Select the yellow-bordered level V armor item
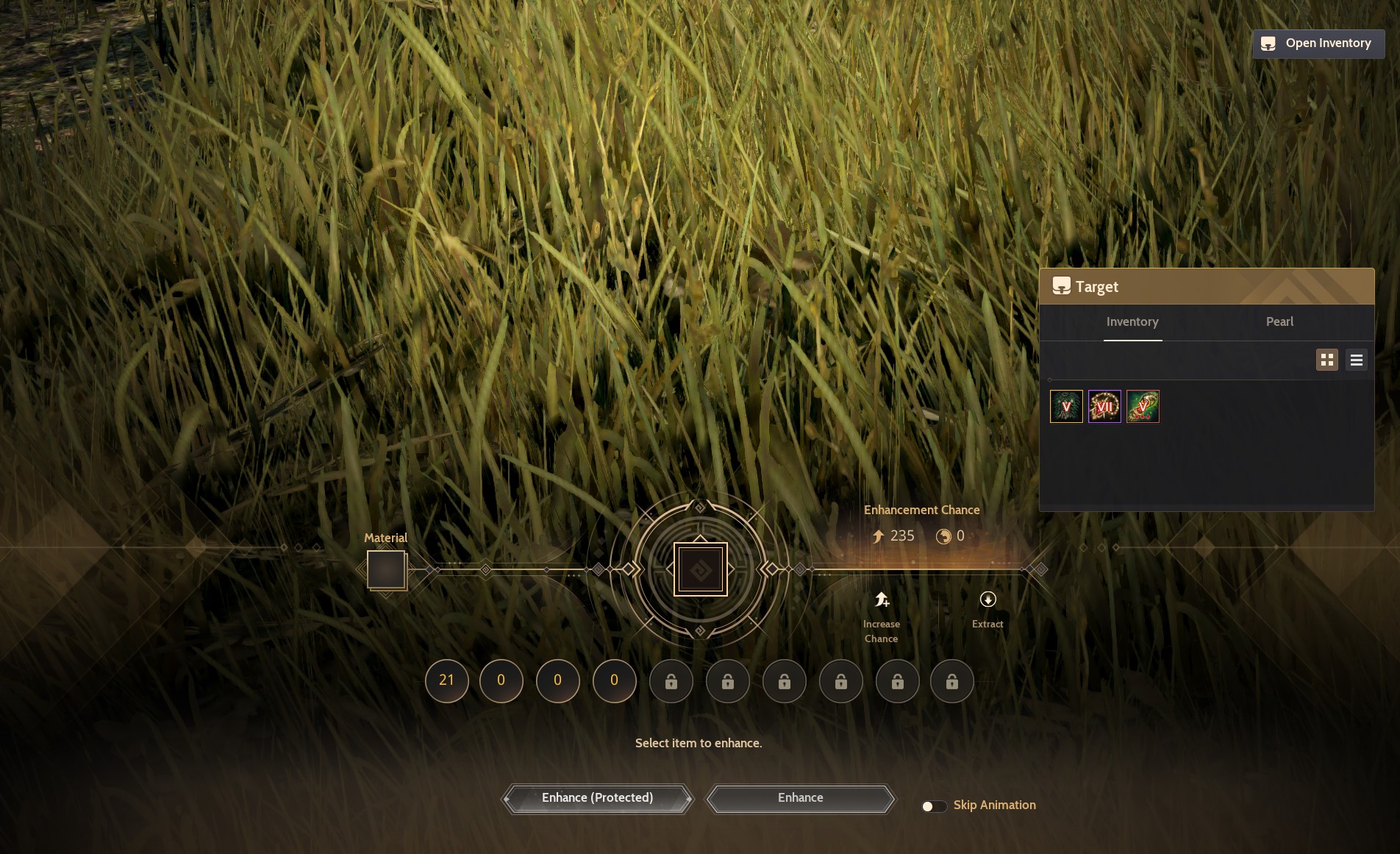1400x854 pixels. click(x=1066, y=407)
